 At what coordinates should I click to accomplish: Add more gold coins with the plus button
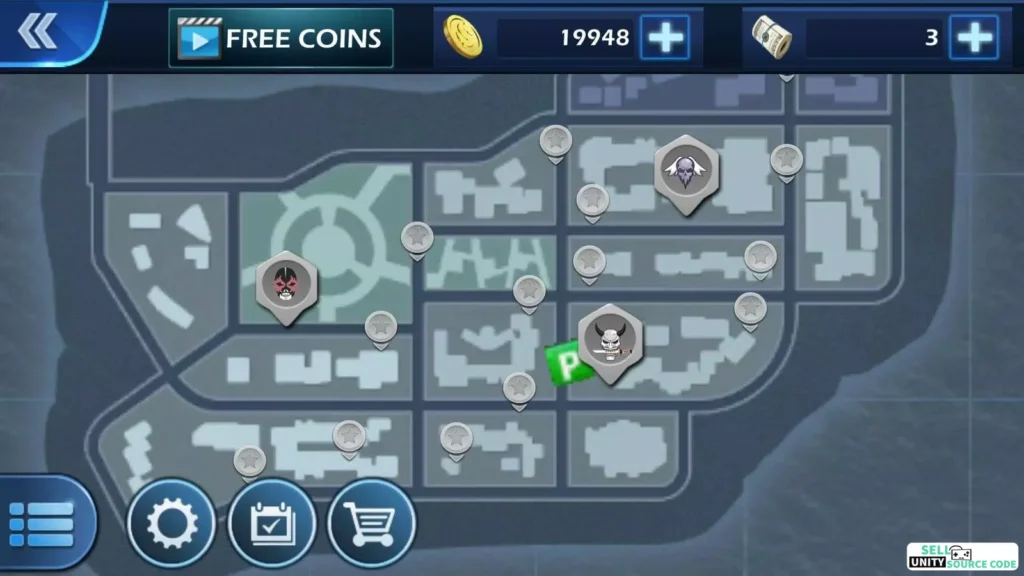665,38
